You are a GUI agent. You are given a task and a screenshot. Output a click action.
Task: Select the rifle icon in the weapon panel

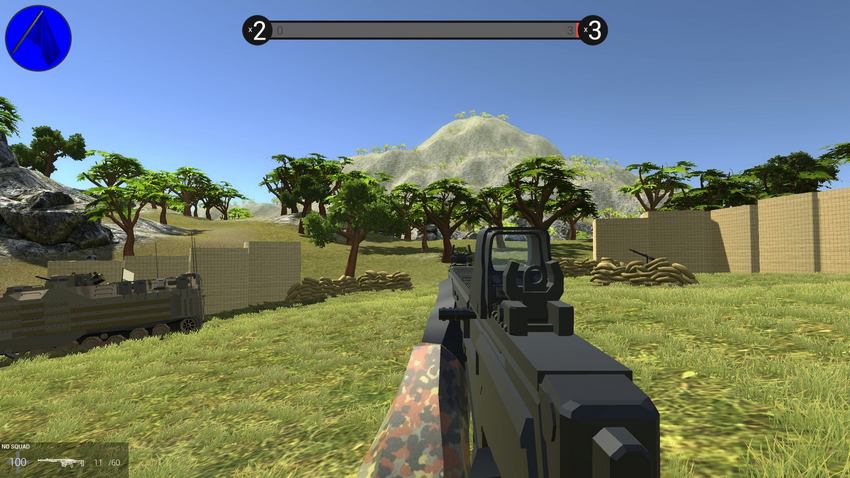coord(60,462)
